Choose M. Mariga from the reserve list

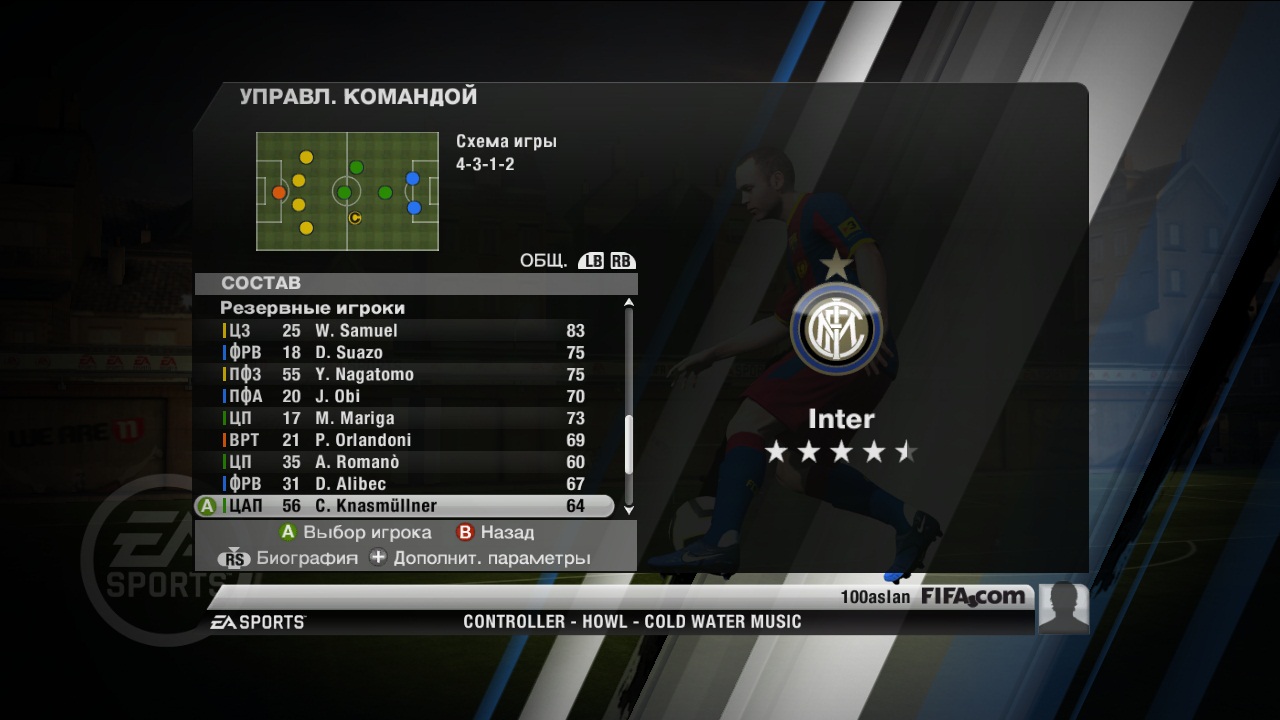pos(400,419)
